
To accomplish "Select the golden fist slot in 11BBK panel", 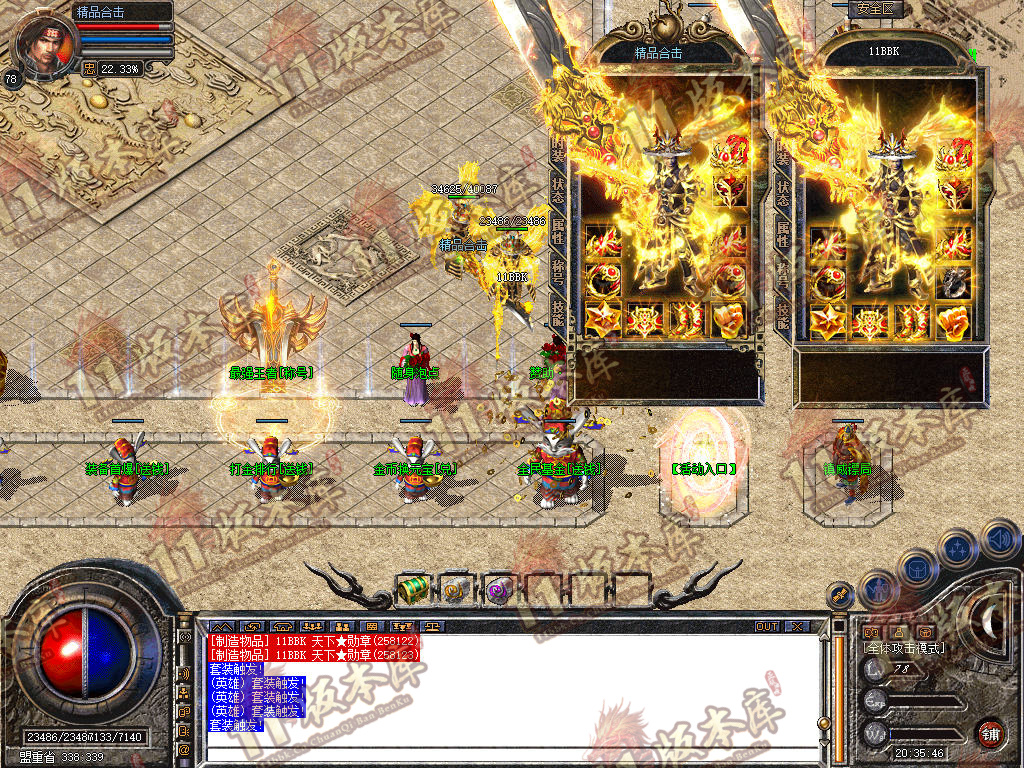I will pyautogui.click(x=955, y=321).
